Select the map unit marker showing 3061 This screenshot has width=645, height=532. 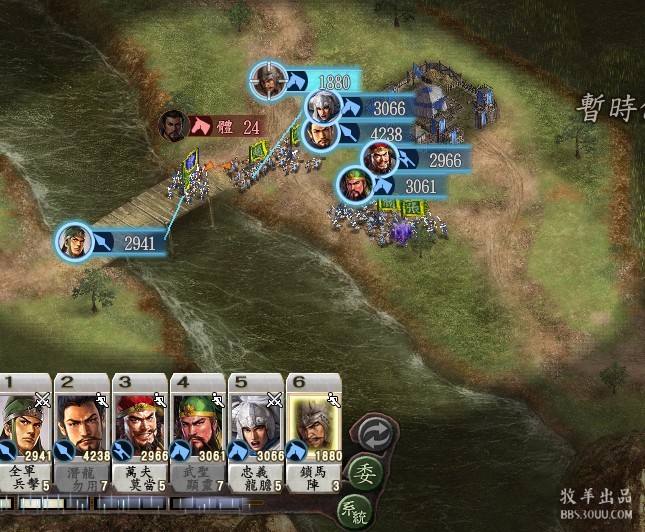click(x=355, y=185)
